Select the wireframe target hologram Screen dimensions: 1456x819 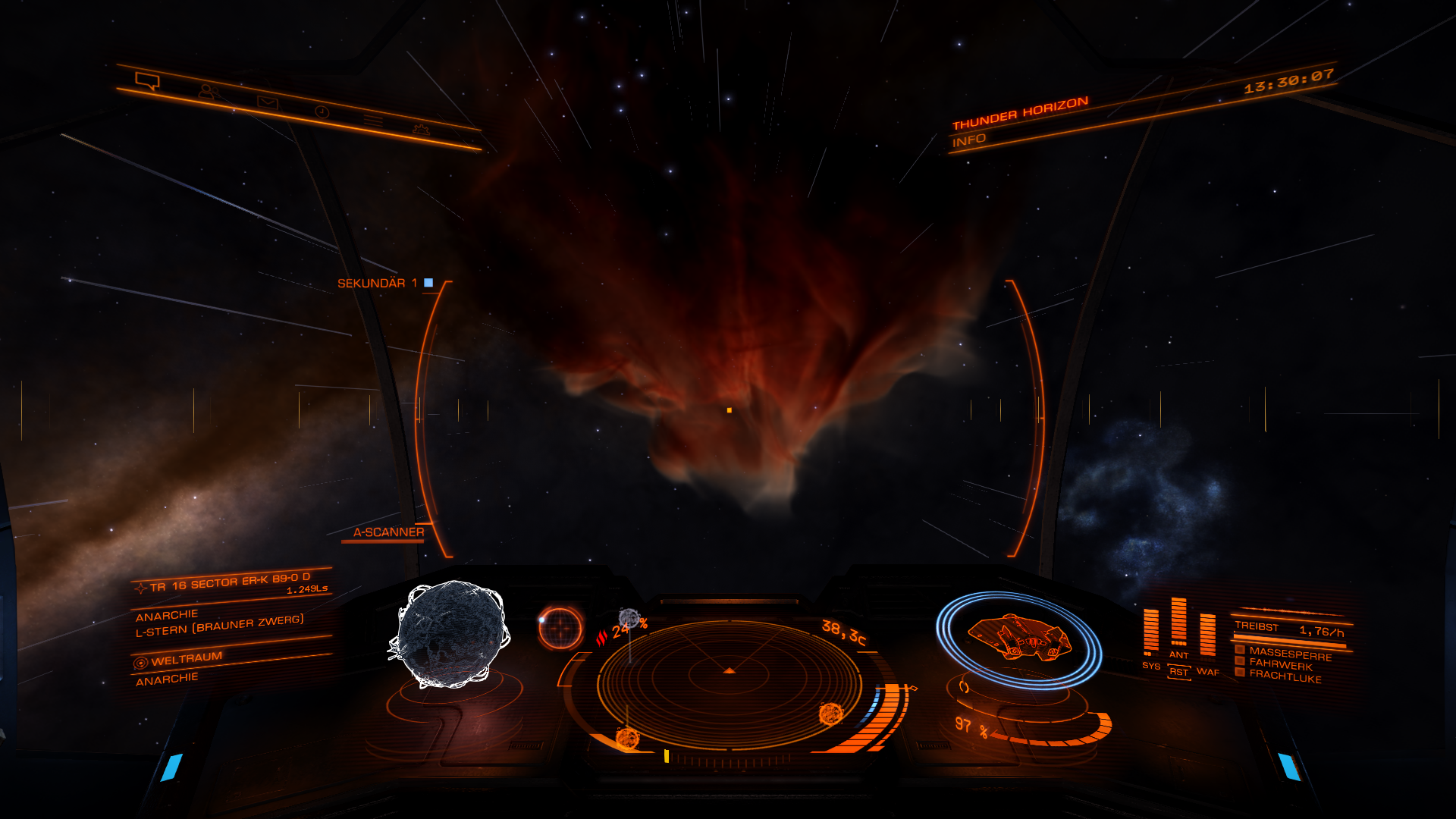450,634
